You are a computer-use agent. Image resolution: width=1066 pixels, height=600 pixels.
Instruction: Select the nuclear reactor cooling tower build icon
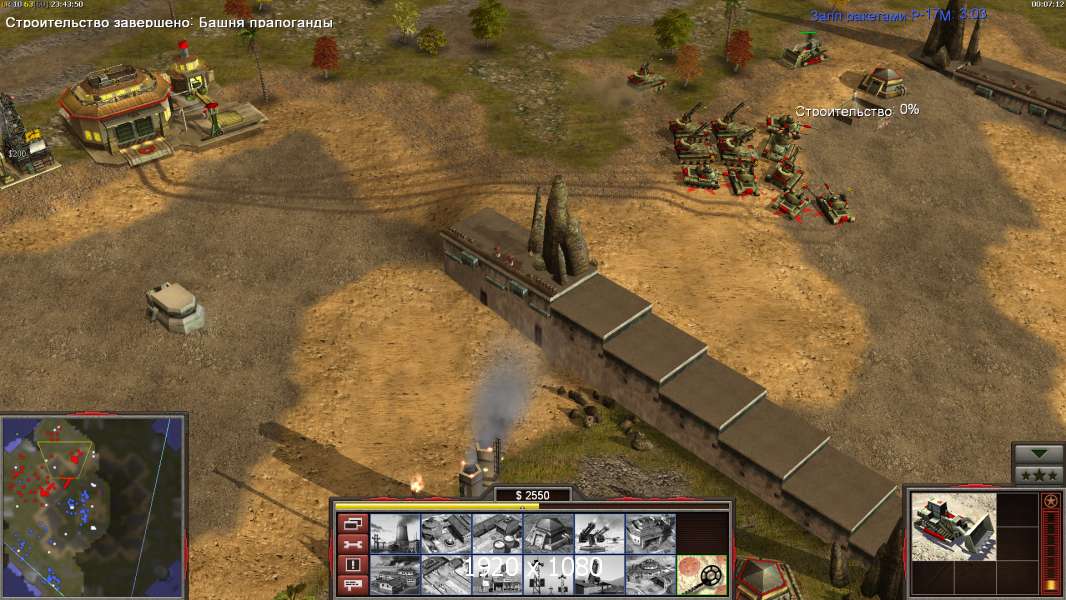394,533
